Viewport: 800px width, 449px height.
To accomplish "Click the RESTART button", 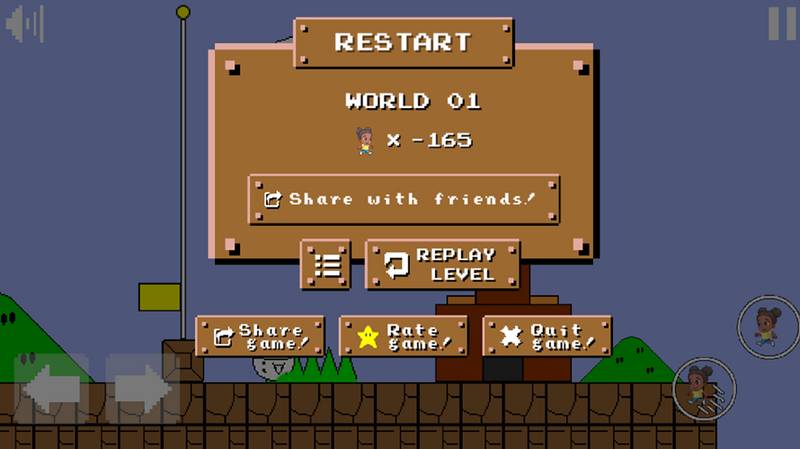I will pyautogui.click(x=403, y=43).
